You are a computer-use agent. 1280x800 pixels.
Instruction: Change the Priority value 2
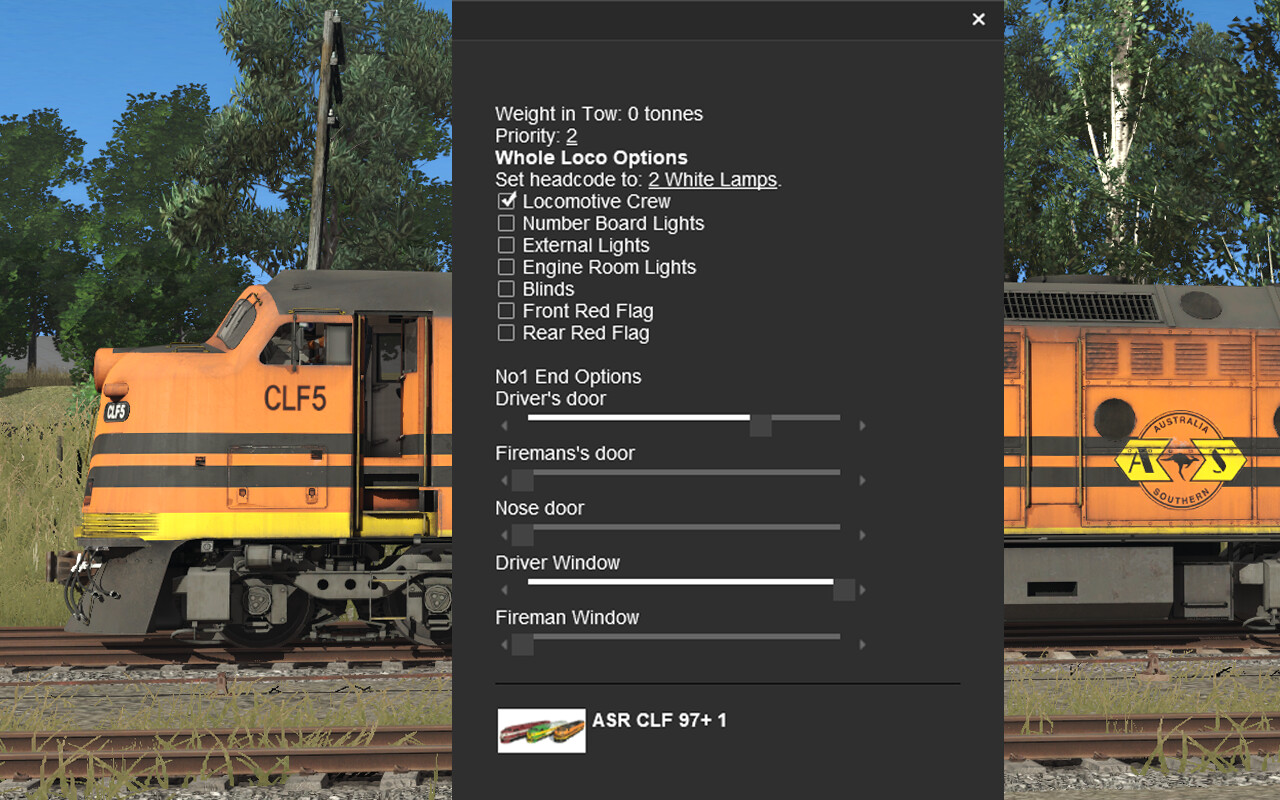point(571,135)
